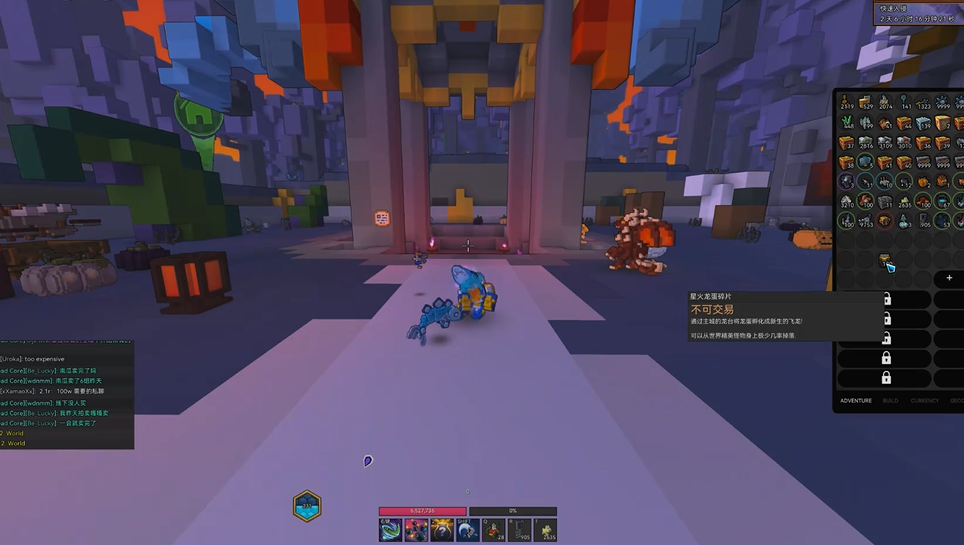Open the BUILD inventory tab
This screenshot has width=964, height=545.
[x=890, y=400]
